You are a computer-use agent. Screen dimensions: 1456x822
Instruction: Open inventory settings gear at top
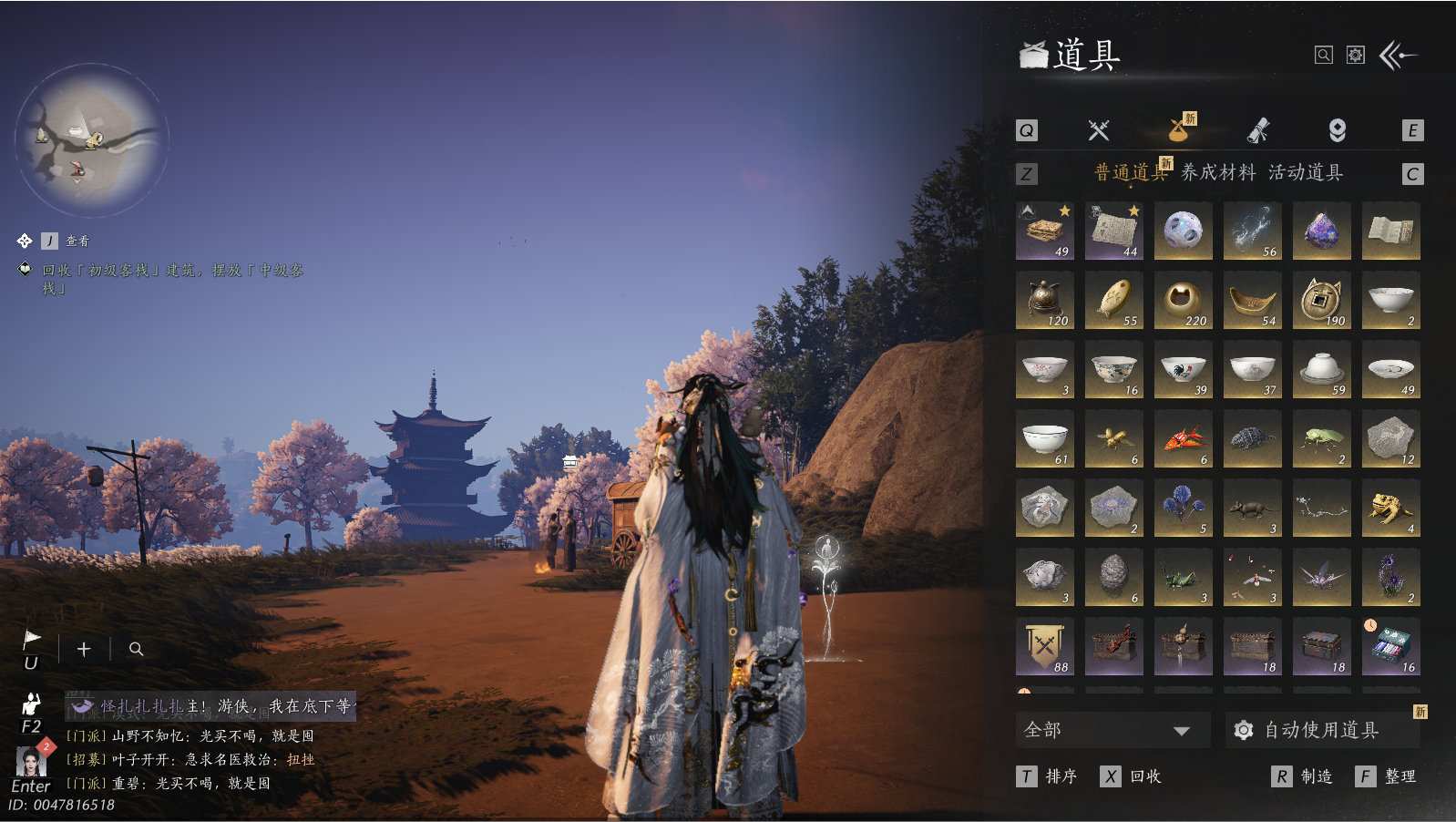pos(1356,56)
